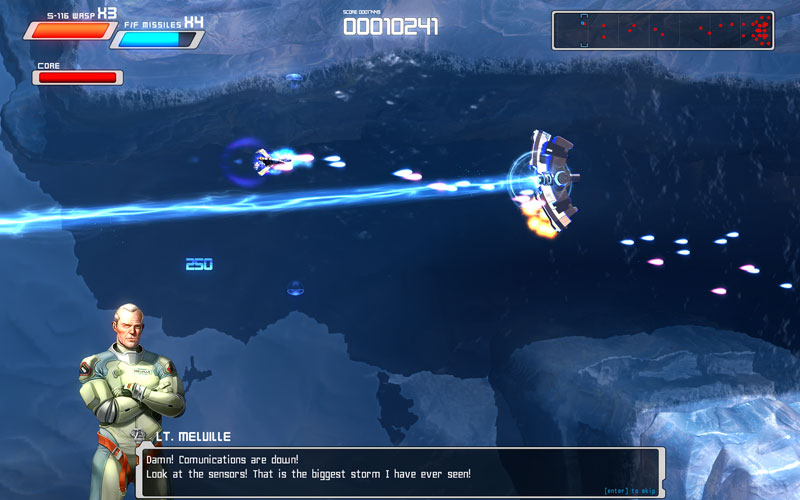Click the enemy radar minimap
The width and height of the screenshot is (800, 500).
click(x=663, y=30)
